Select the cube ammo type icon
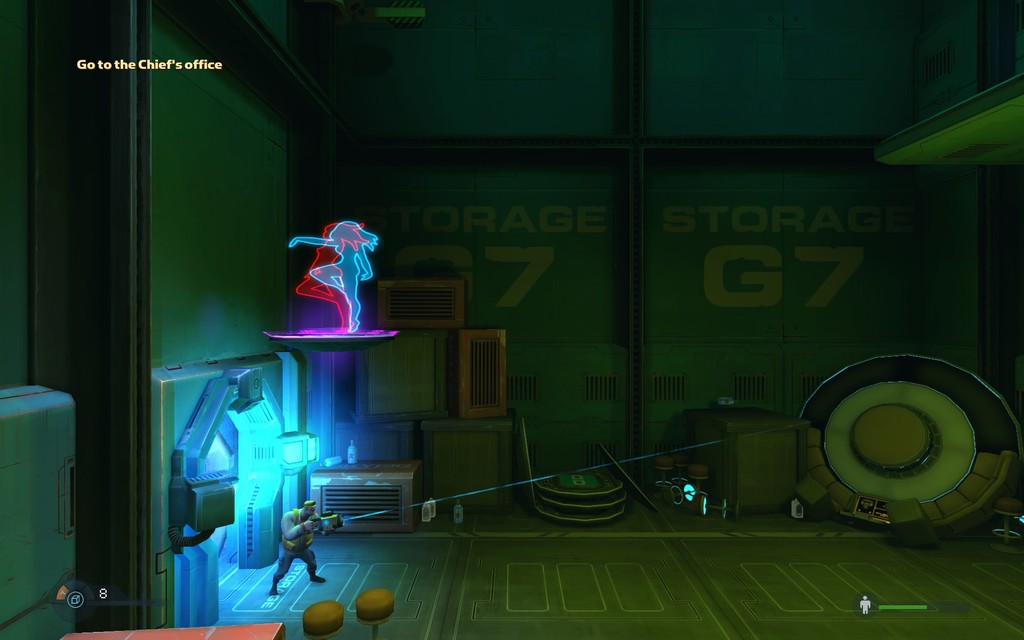 [75, 599]
